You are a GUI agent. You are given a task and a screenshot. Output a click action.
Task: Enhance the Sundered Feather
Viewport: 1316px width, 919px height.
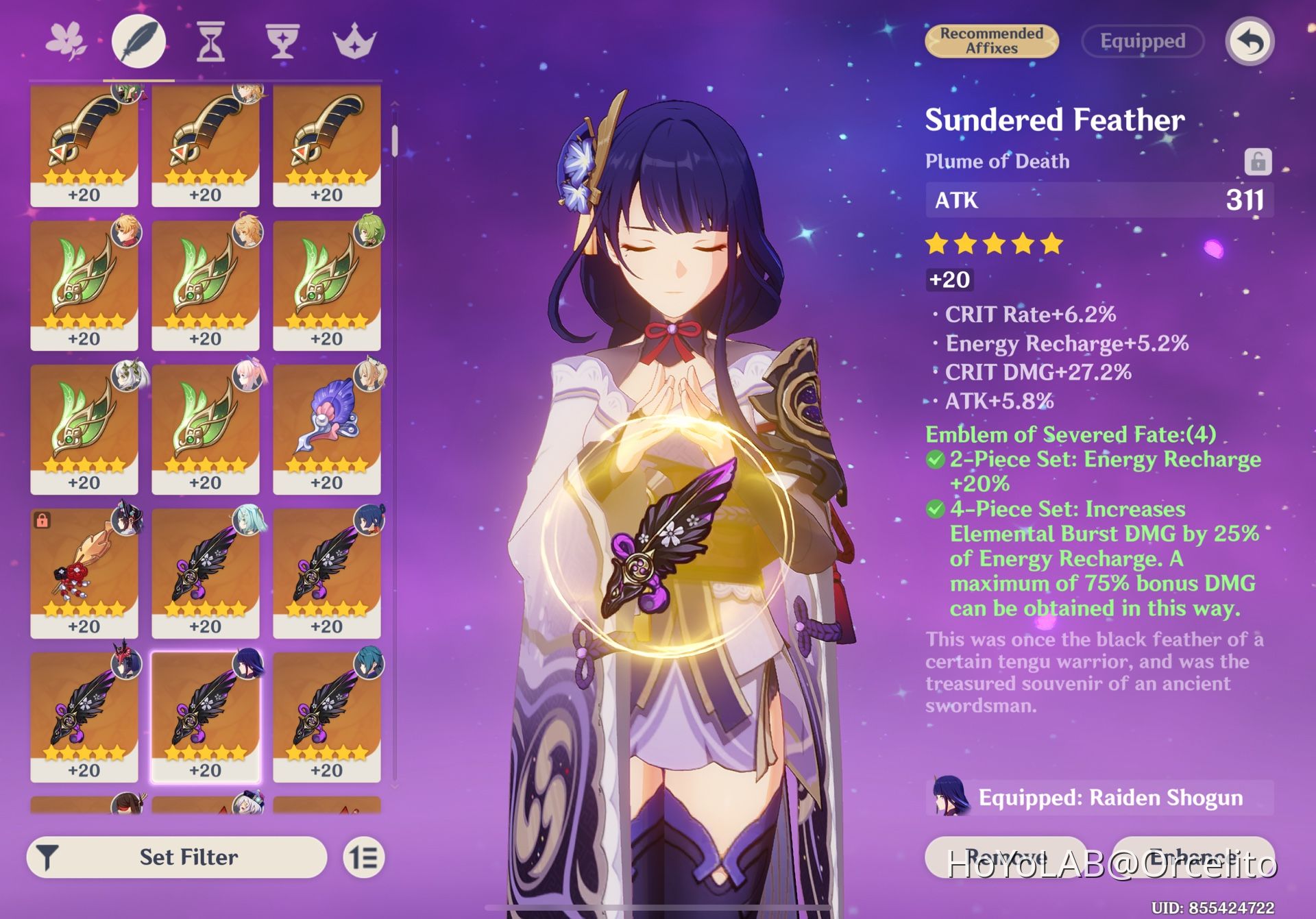[x=1193, y=857]
